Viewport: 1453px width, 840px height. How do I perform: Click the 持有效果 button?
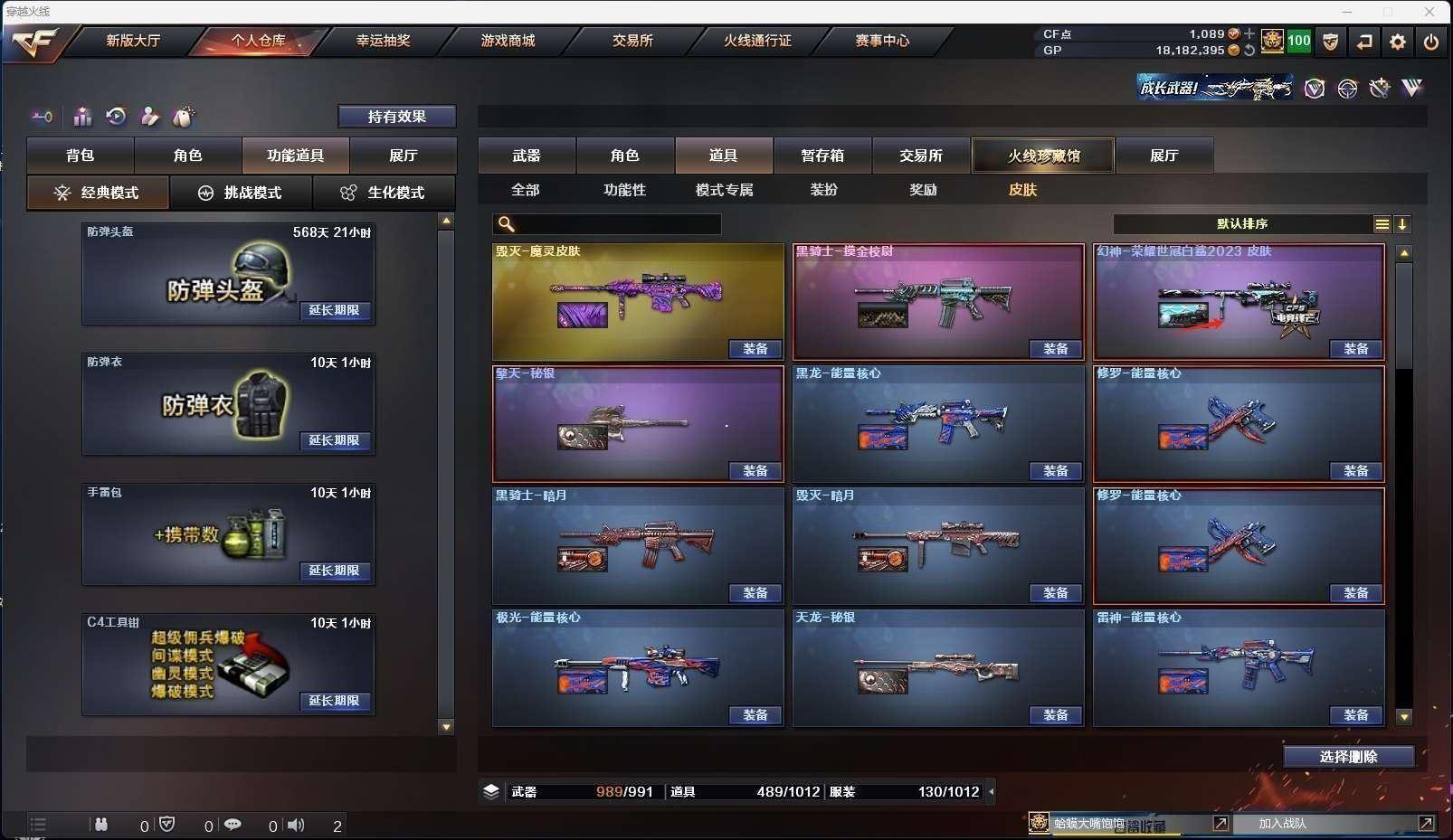[x=396, y=117]
